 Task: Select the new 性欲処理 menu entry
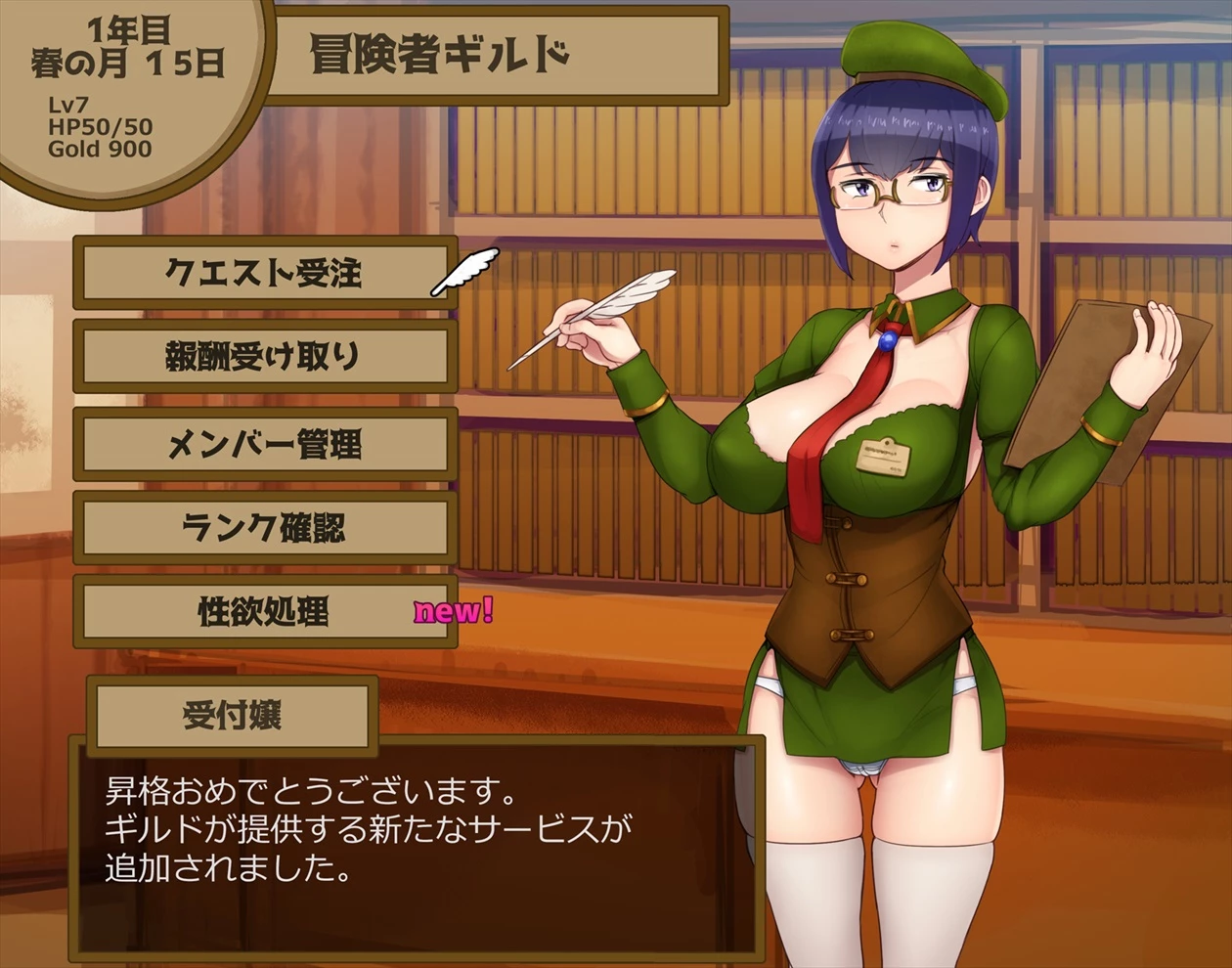coord(264,613)
